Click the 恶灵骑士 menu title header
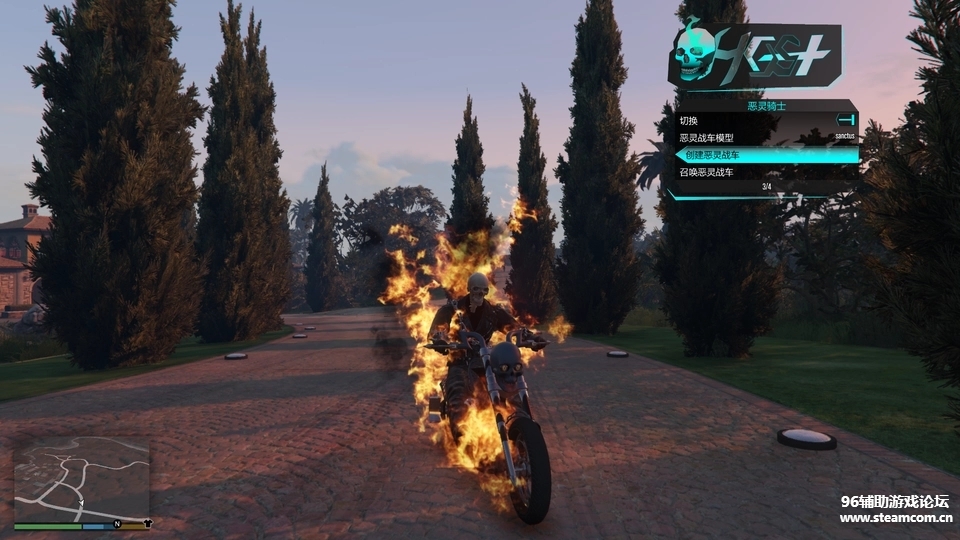The height and width of the screenshot is (540, 960). [765, 104]
